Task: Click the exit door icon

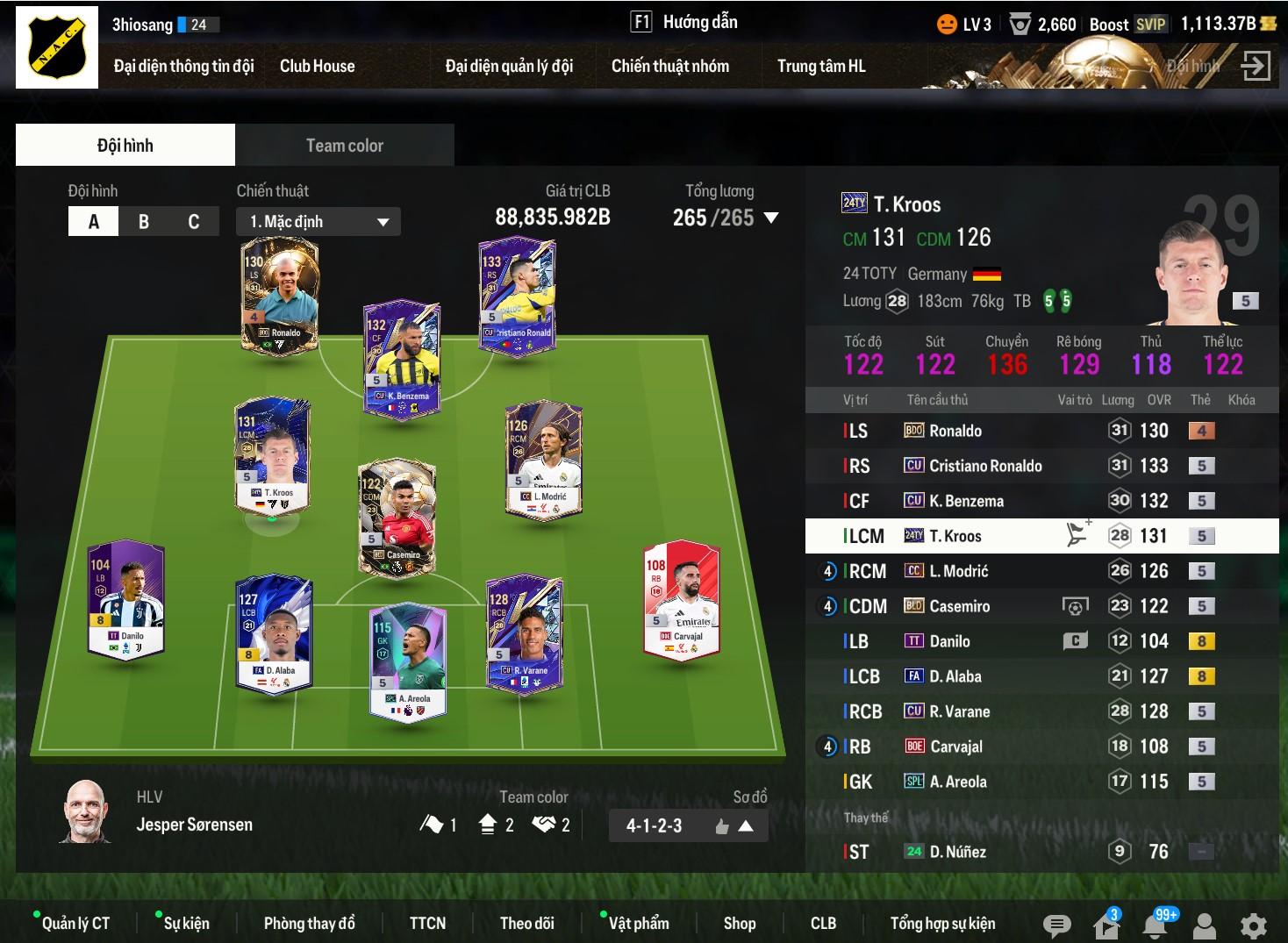Action: (x=1256, y=66)
